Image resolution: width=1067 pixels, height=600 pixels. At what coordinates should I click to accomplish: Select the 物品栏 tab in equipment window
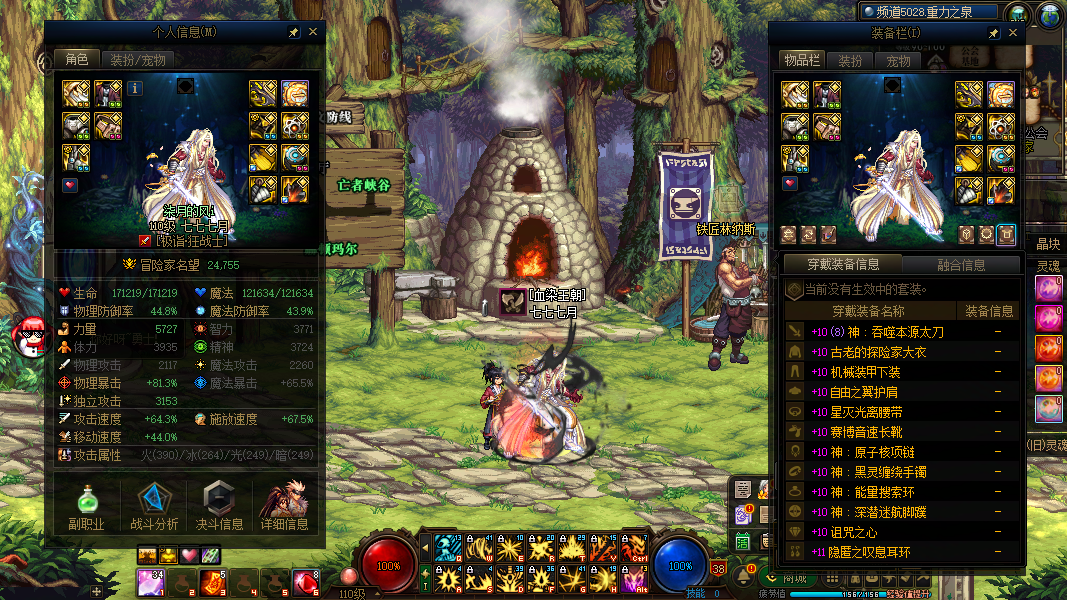[801, 61]
